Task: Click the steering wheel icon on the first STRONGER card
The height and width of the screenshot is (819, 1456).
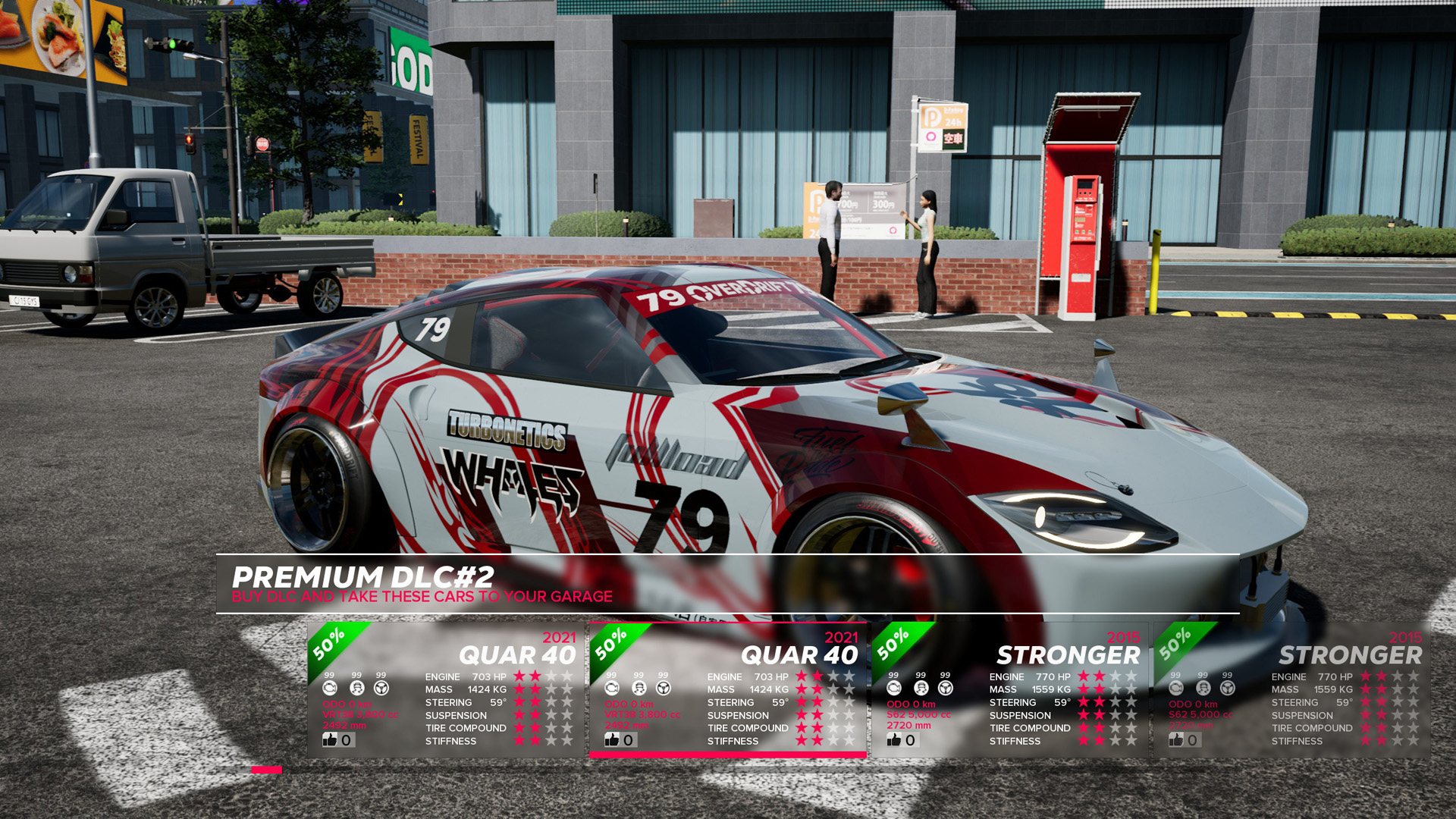Action: [944, 688]
